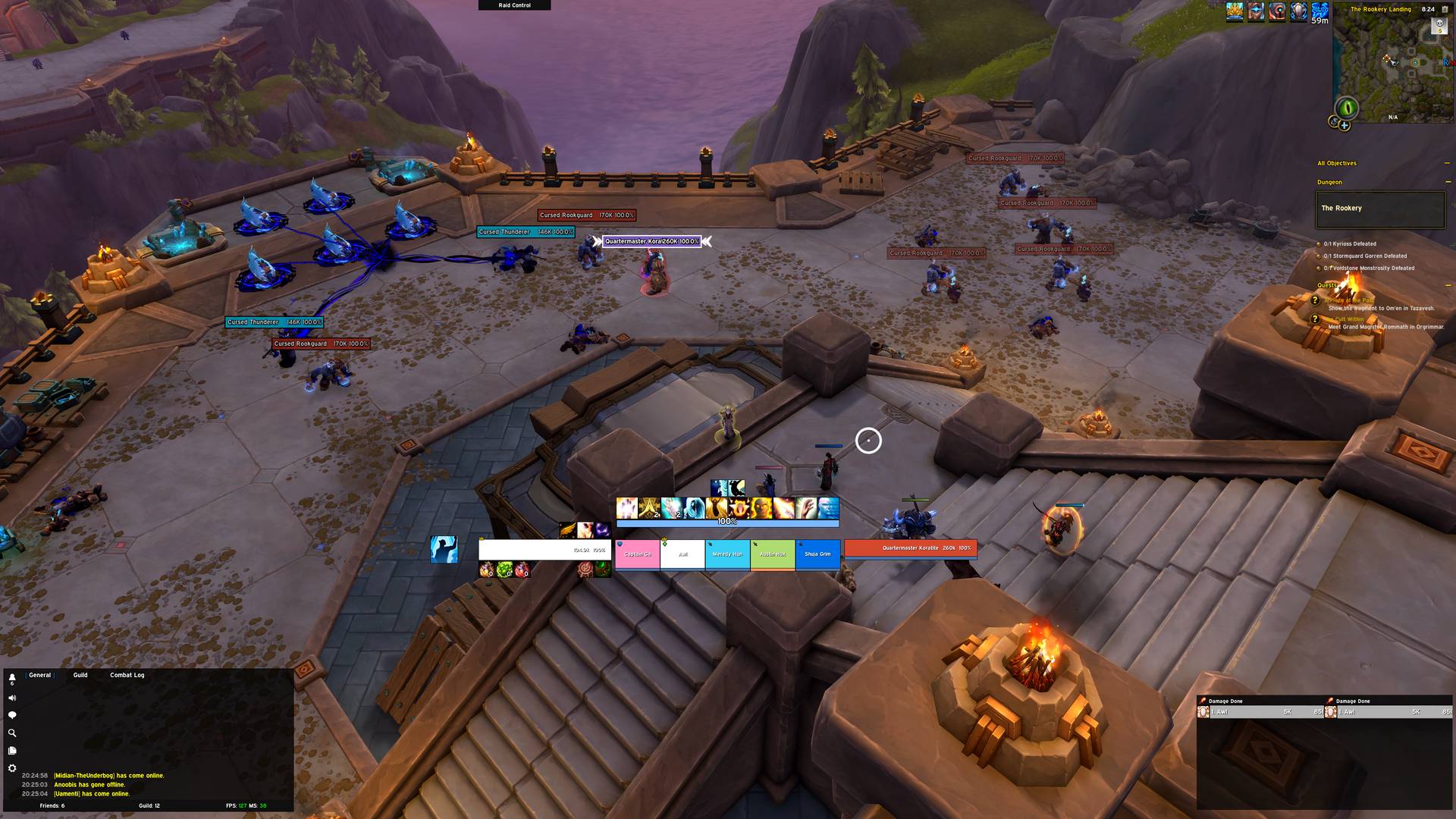Open The Rookery dungeon objective block
Image resolution: width=1456 pixels, height=819 pixels.
click(x=1380, y=209)
